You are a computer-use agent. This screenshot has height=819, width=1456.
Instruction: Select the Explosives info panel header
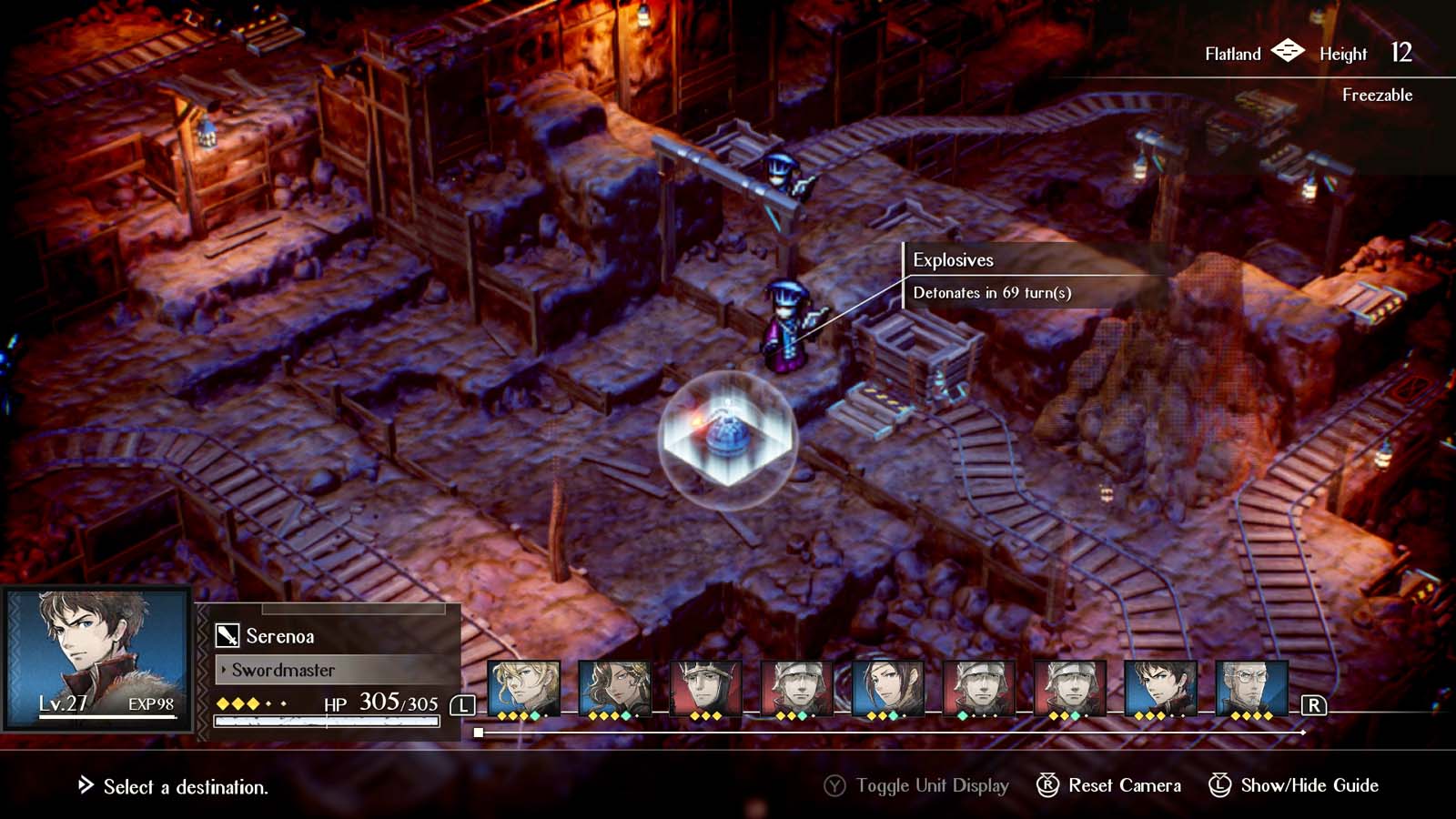pyautogui.click(x=953, y=259)
